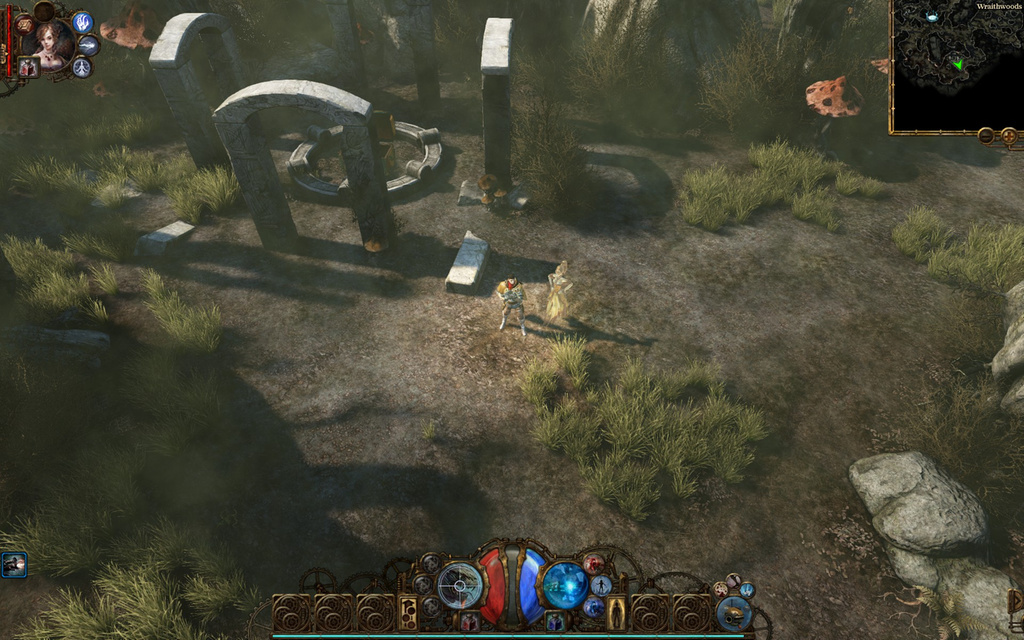Click the helmet icon round button

pos(733,612)
